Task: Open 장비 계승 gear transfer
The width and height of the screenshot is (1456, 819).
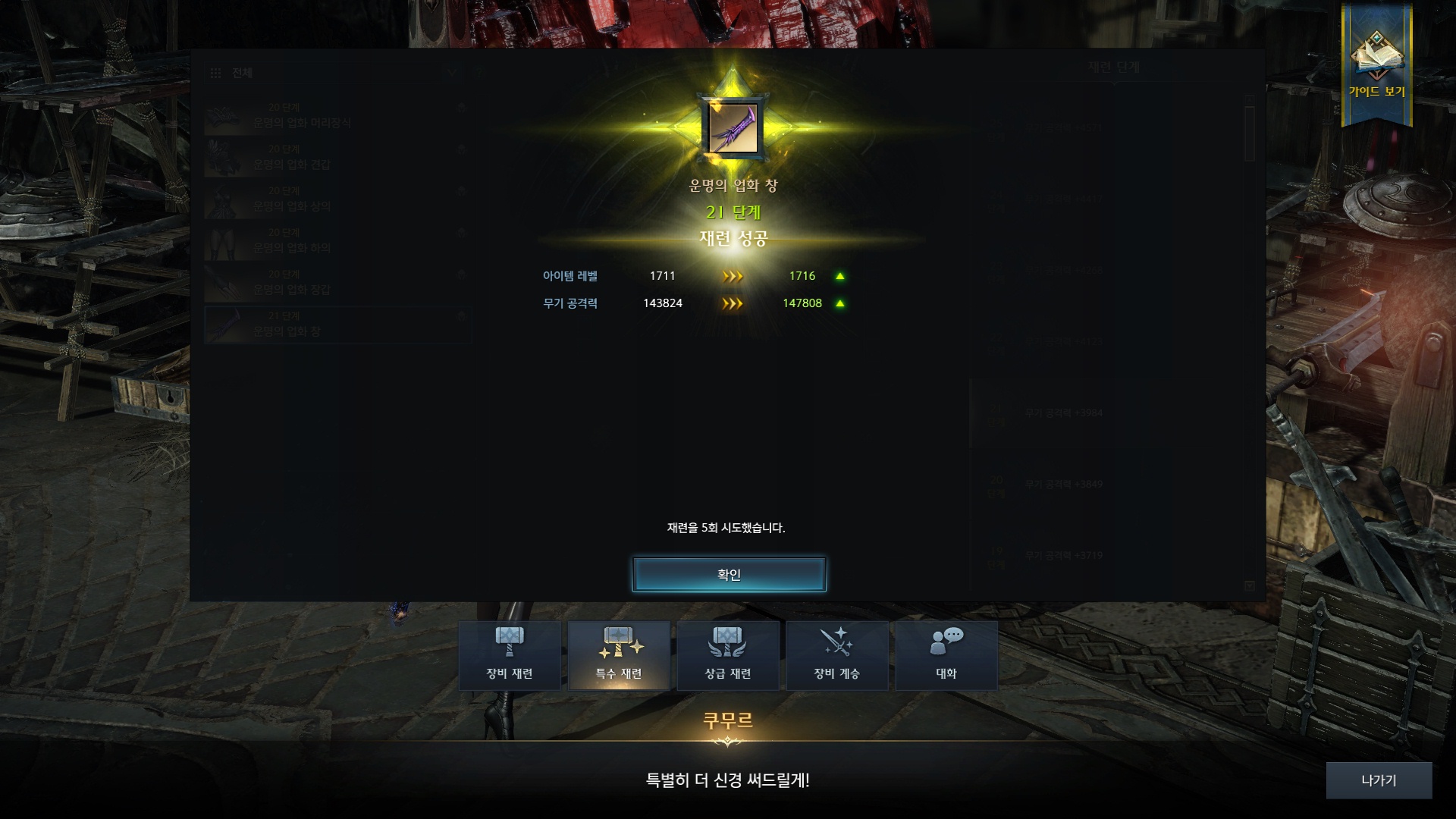Action: point(836,655)
